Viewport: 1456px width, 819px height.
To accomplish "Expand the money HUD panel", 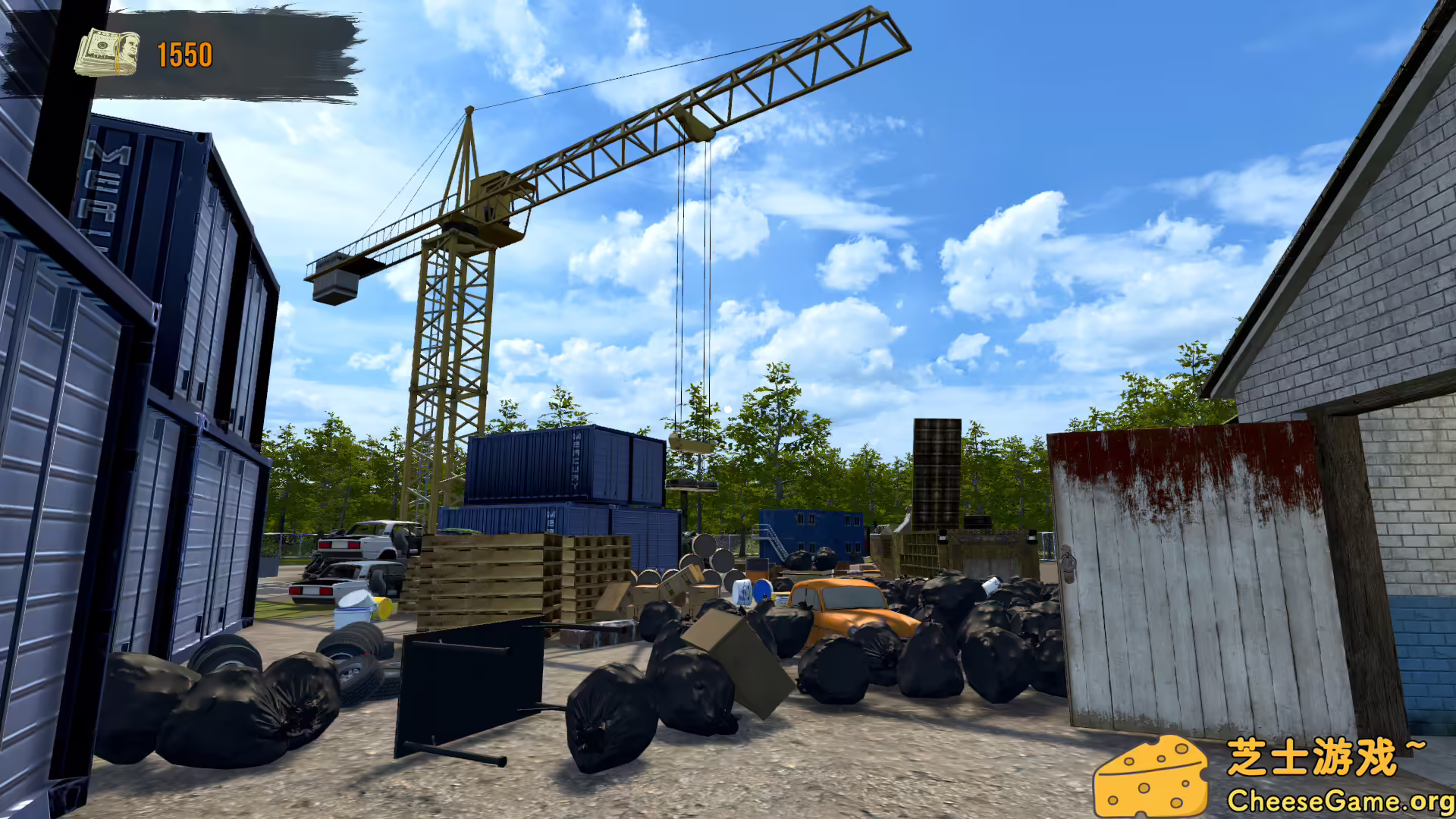I will pos(227,53).
